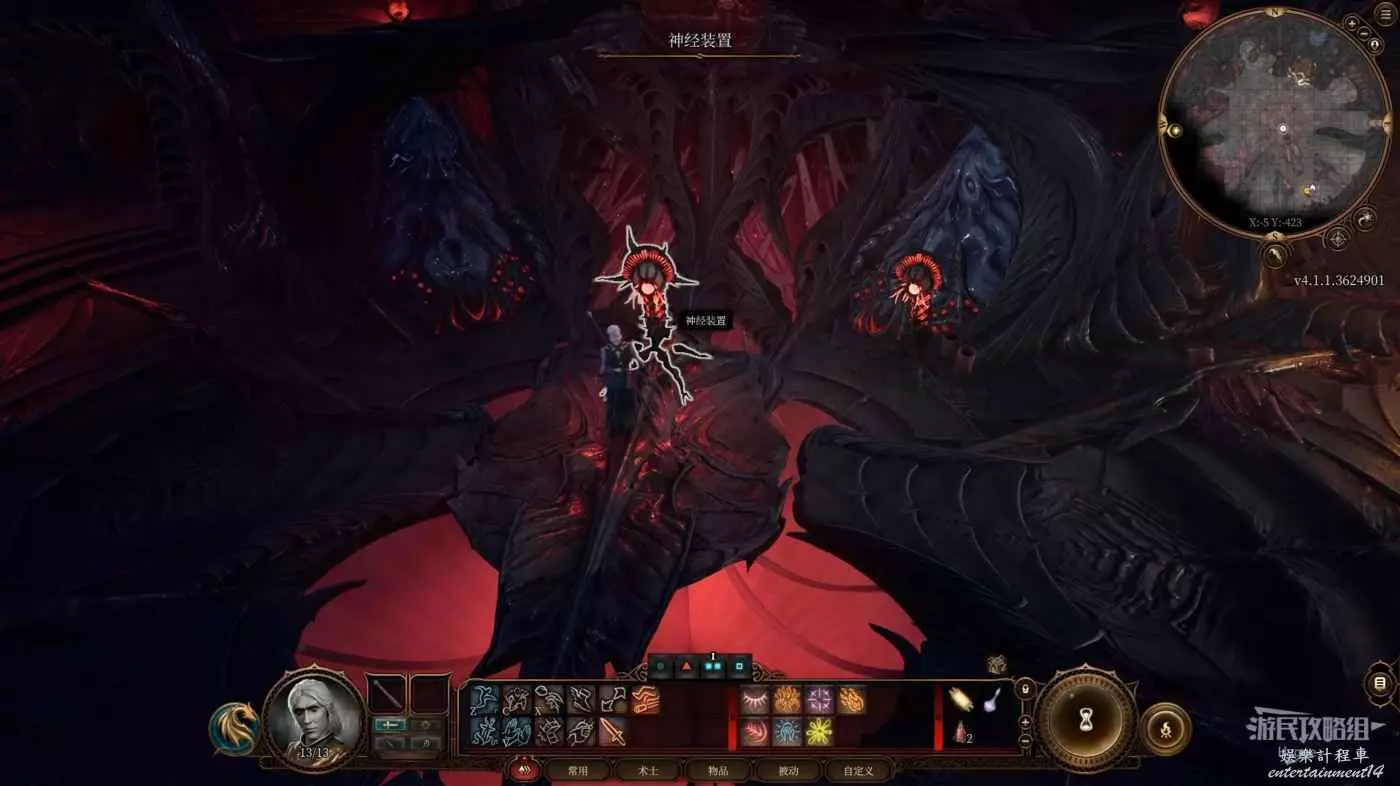The image size is (1400, 786).
Task: Open the log button at right edge
Action: pyautogui.click(x=1380, y=684)
